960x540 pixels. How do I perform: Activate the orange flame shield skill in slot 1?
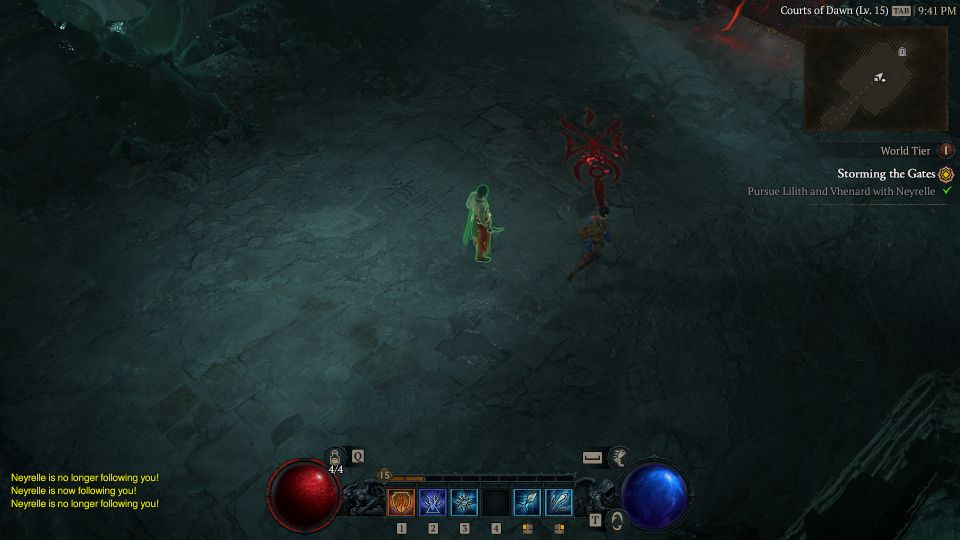click(401, 502)
